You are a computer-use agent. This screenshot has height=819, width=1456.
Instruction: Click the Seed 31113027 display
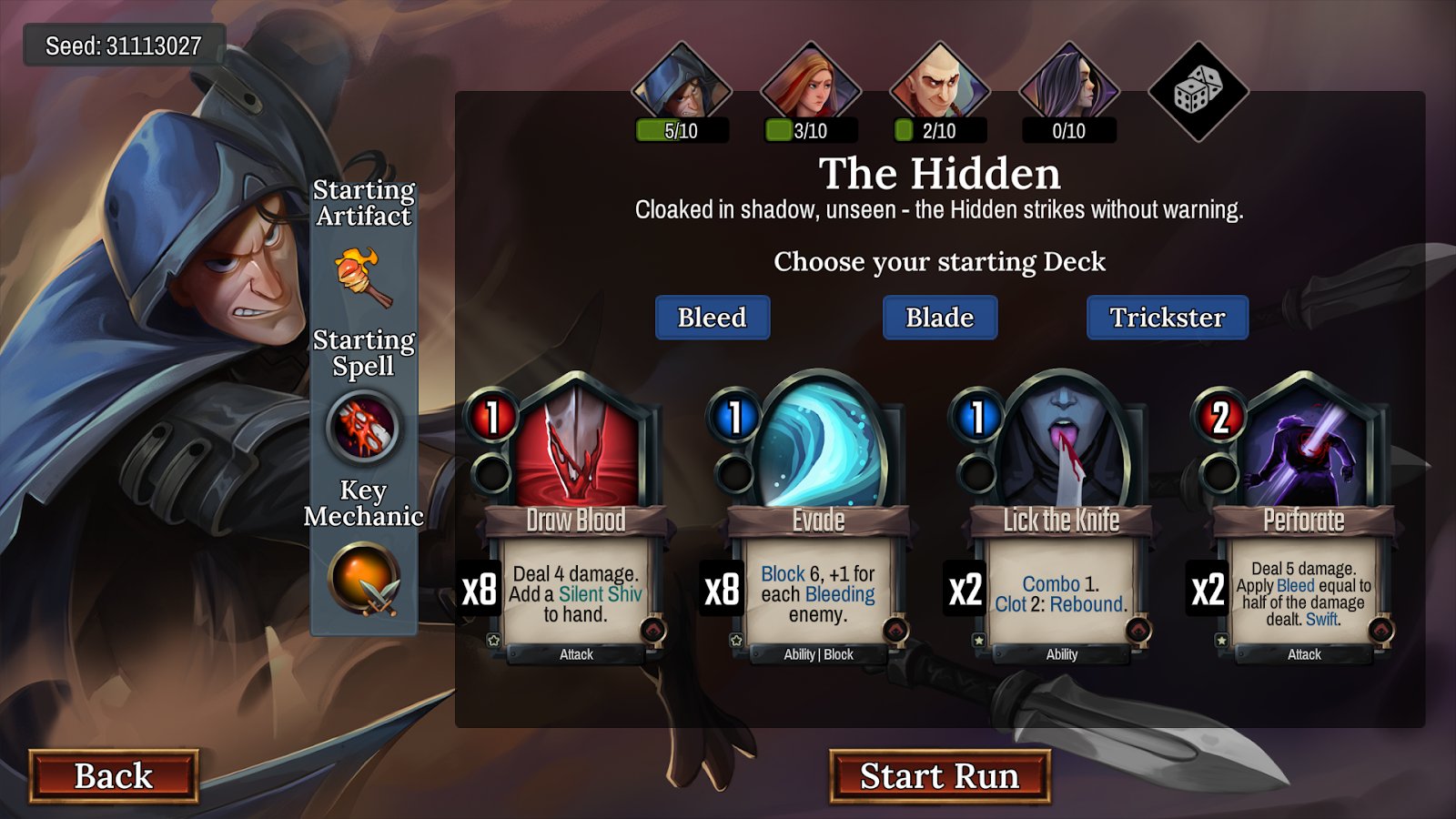(x=123, y=43)
